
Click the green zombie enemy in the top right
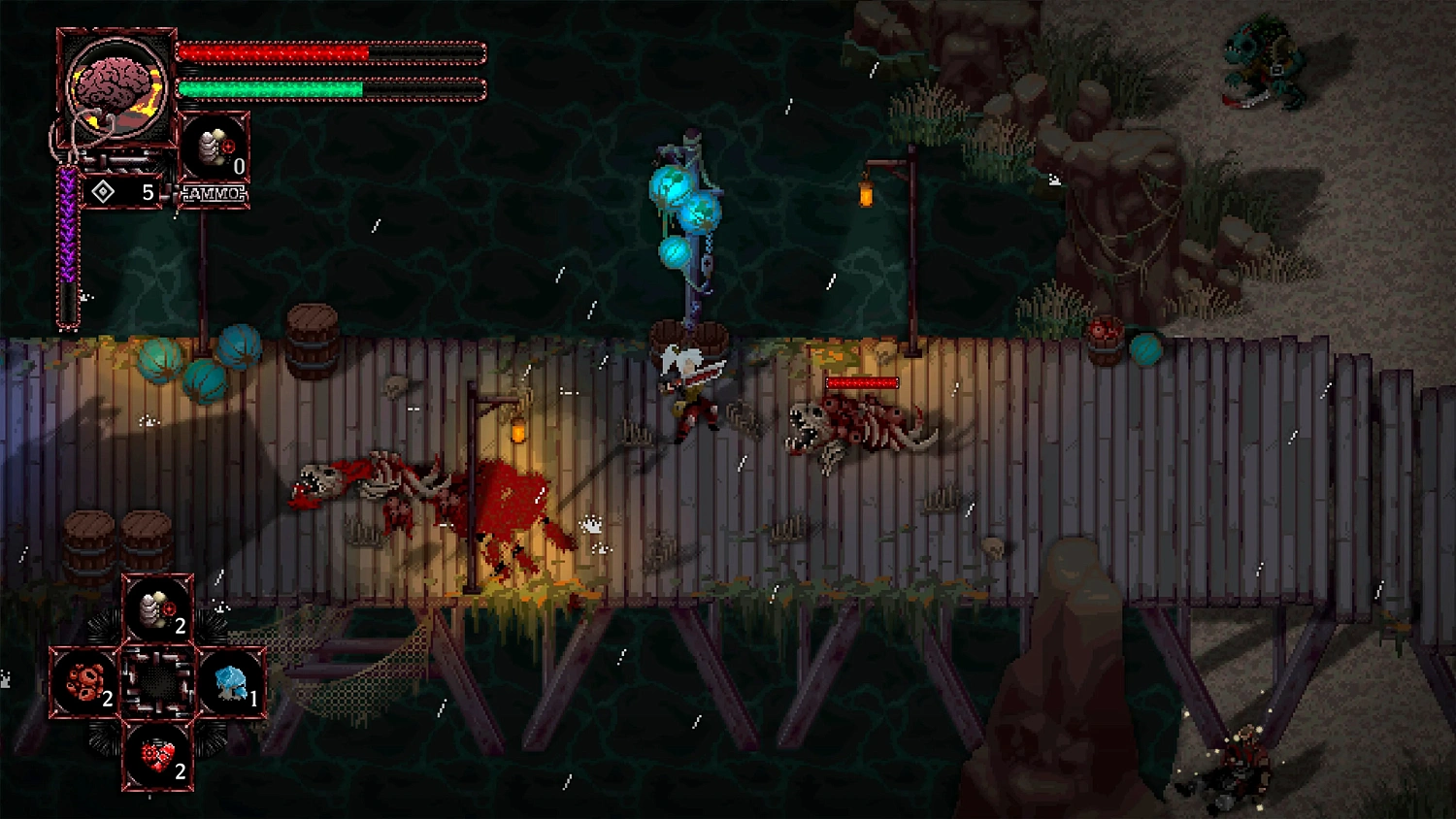coord(1262,63)
